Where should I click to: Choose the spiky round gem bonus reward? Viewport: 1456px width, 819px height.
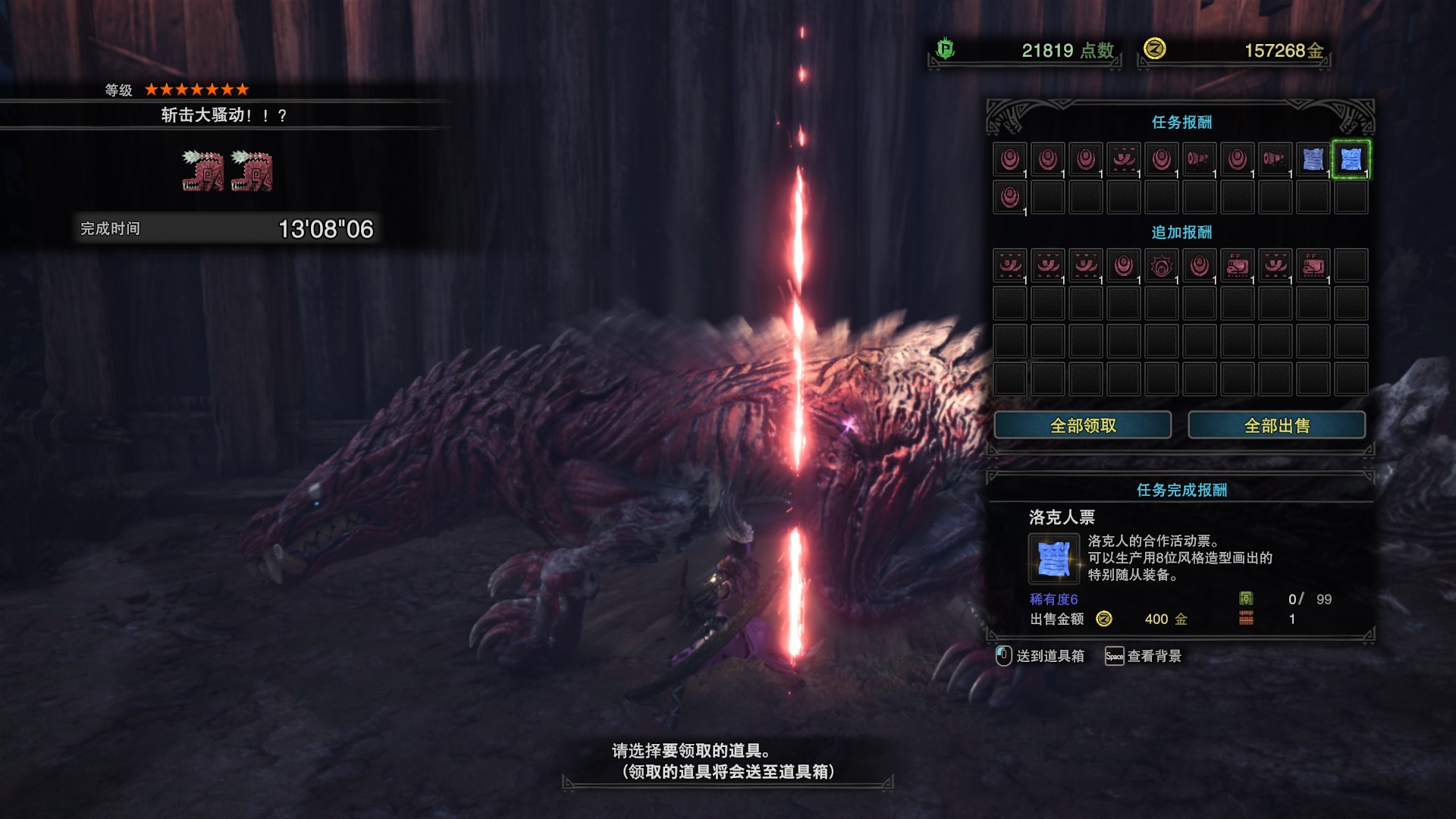pos(1161,266)
